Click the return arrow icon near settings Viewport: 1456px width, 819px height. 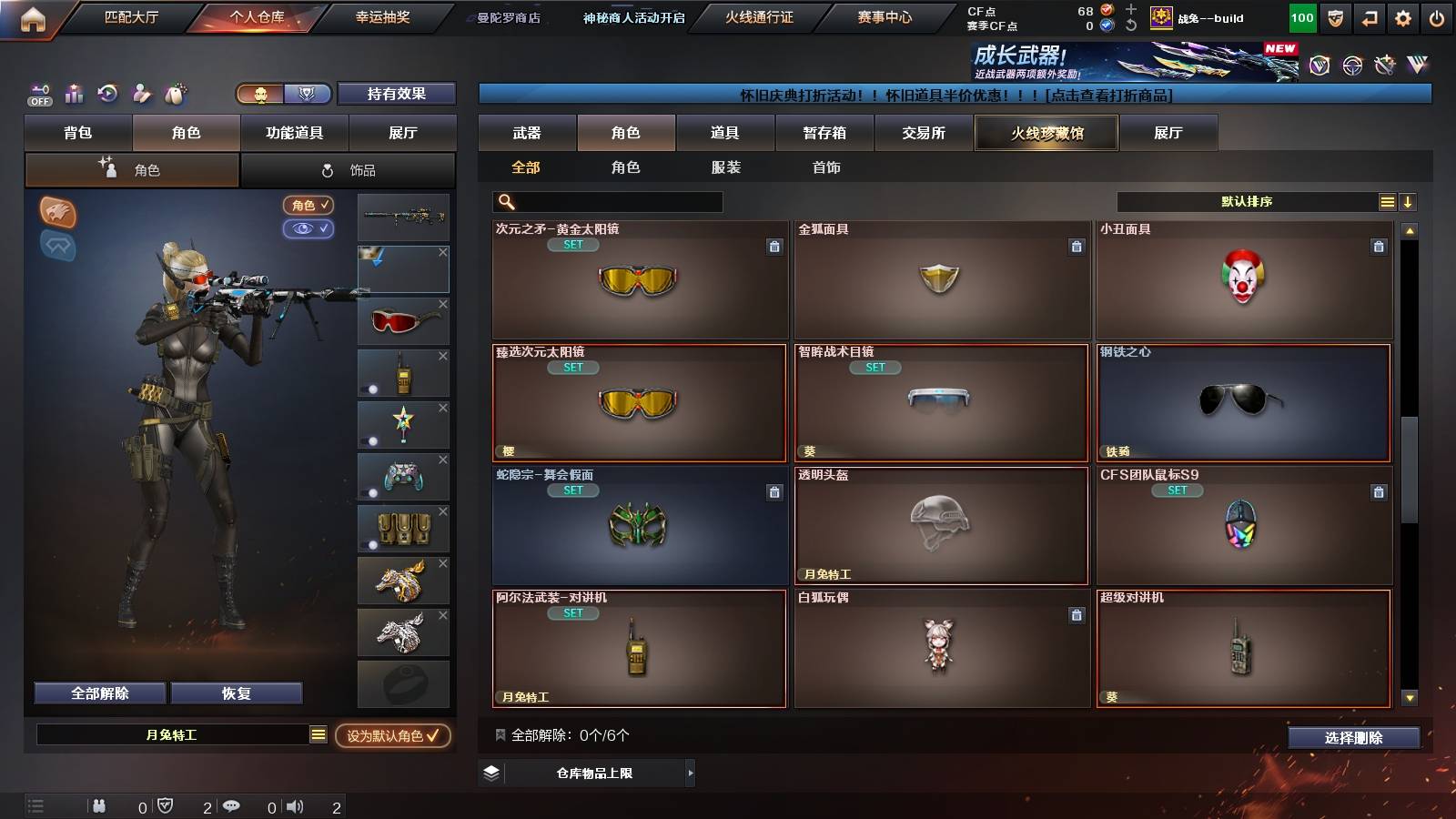click(x=1368, y=17)
